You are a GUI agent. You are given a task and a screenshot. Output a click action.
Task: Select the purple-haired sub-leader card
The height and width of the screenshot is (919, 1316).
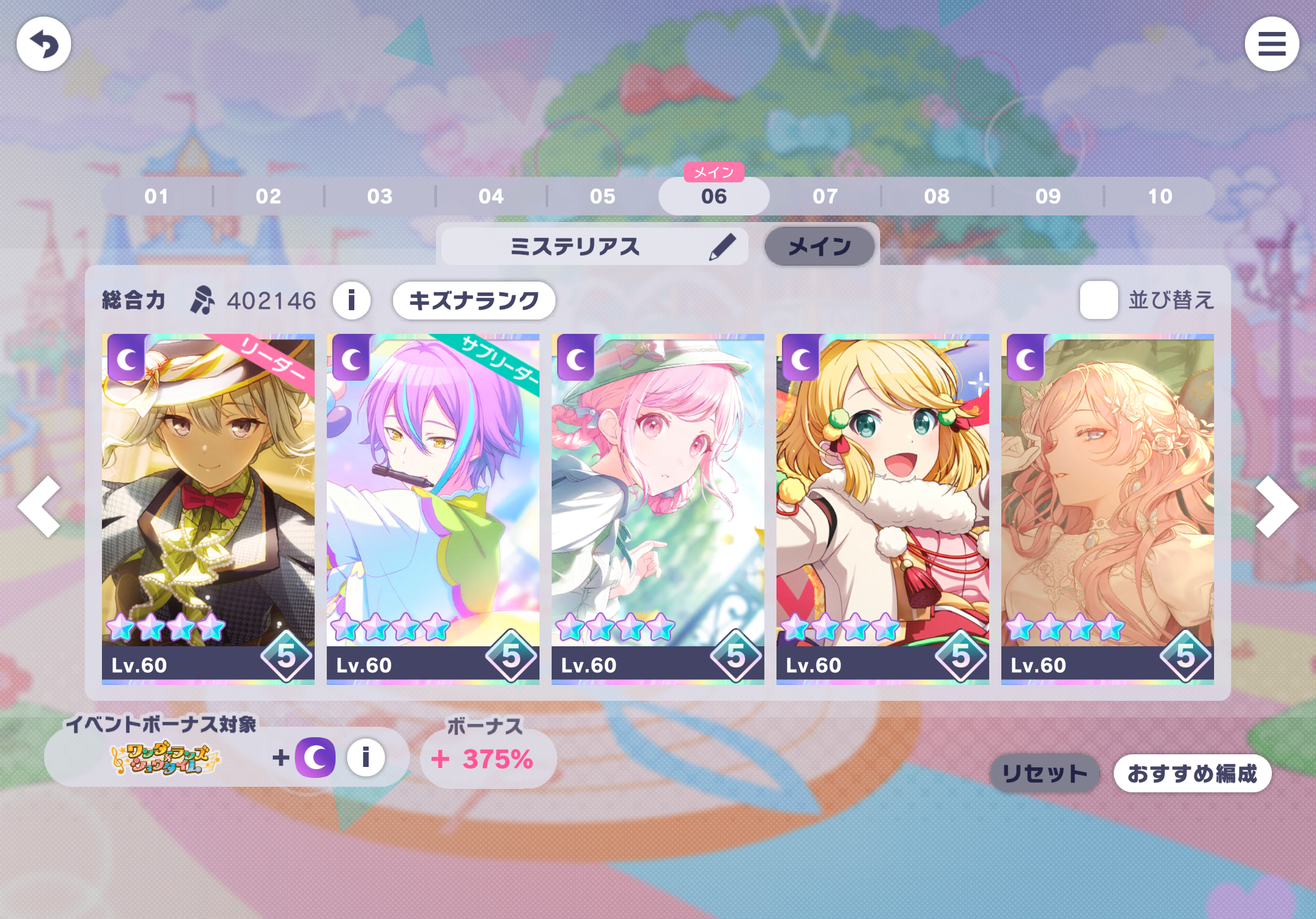pos(433,508)
